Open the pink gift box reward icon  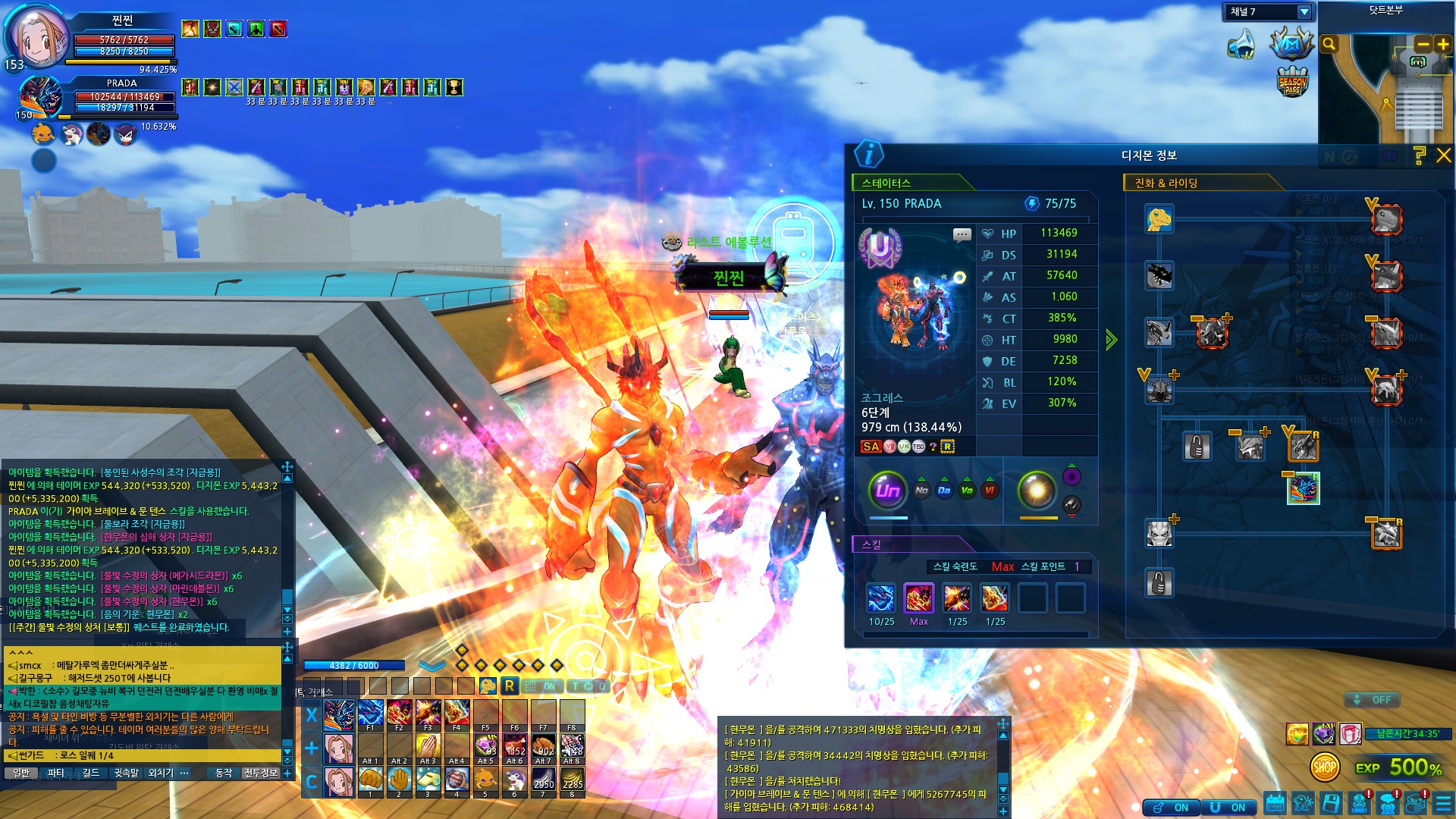pos(1350,733)
